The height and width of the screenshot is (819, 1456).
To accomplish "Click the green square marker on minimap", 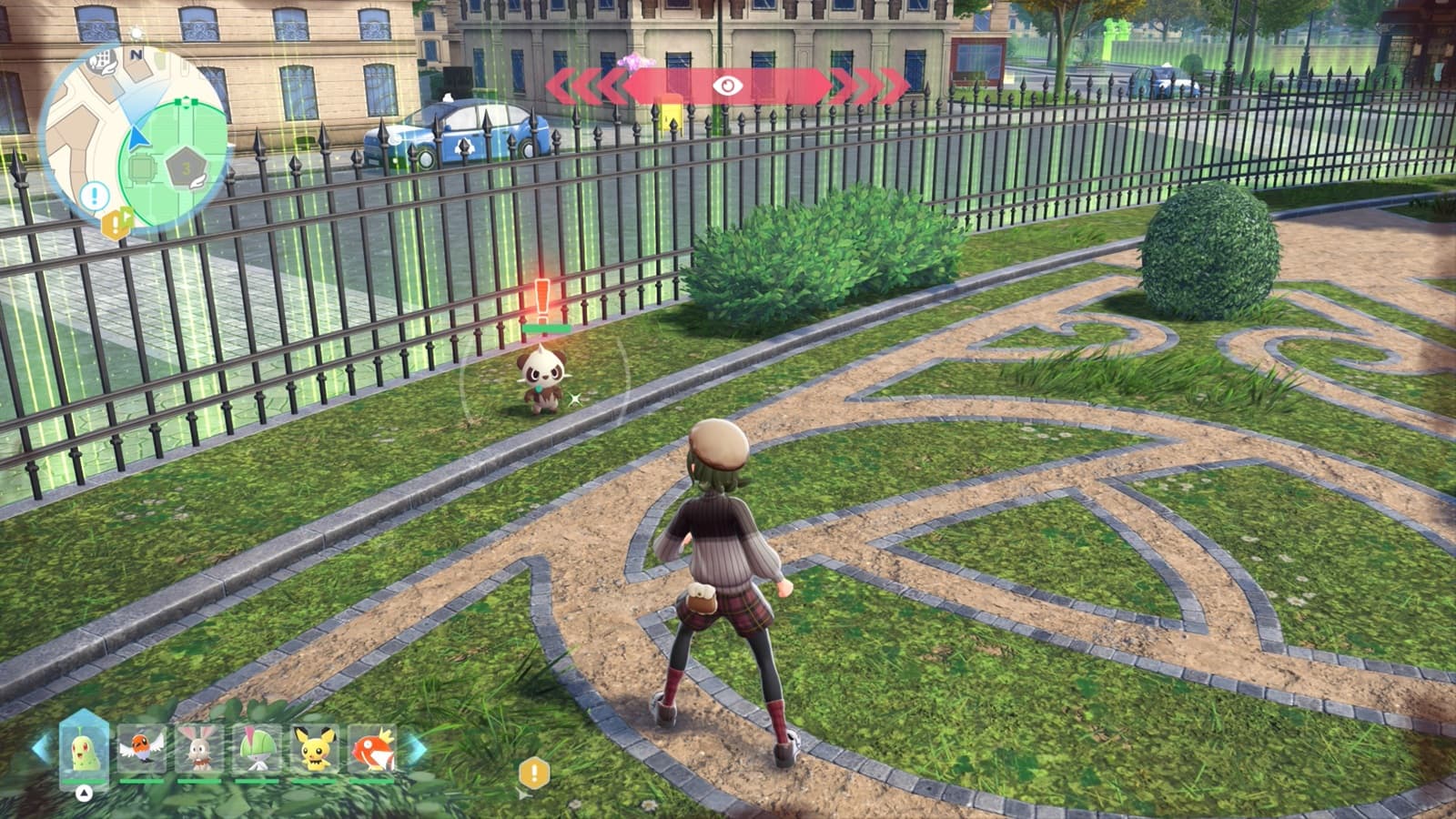I will pyautogui.click(x=143, y=168).
